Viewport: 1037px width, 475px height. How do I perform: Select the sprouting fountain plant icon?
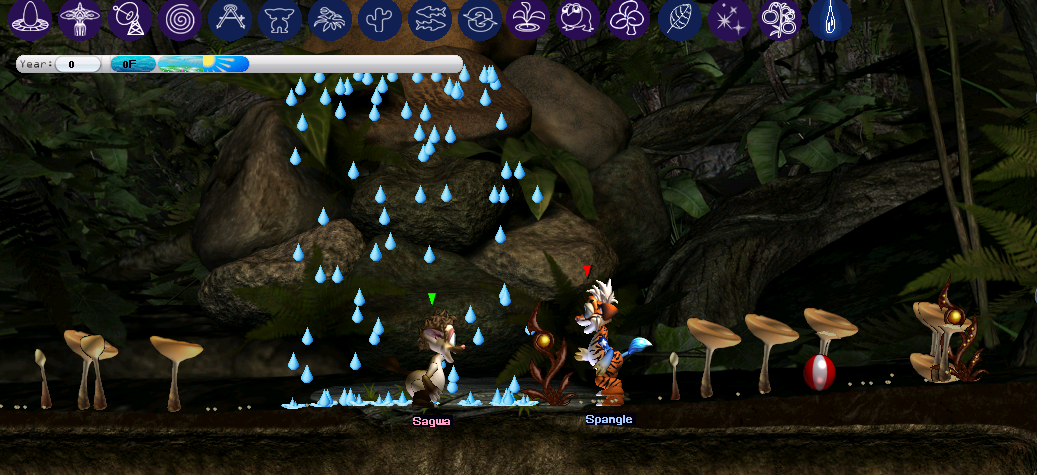coord(530,19)
